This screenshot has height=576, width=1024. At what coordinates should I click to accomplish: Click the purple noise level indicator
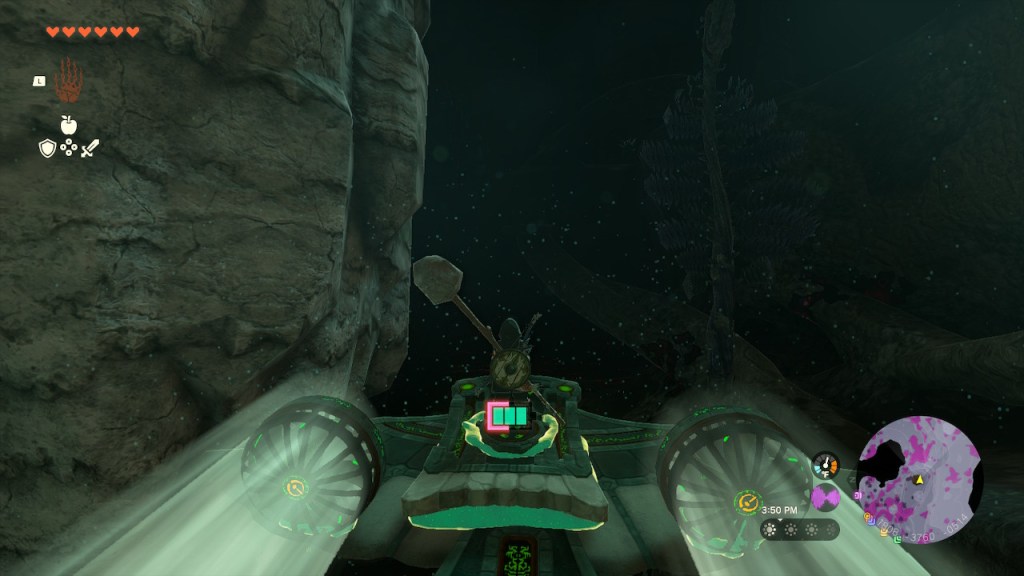tap(826, 497)
